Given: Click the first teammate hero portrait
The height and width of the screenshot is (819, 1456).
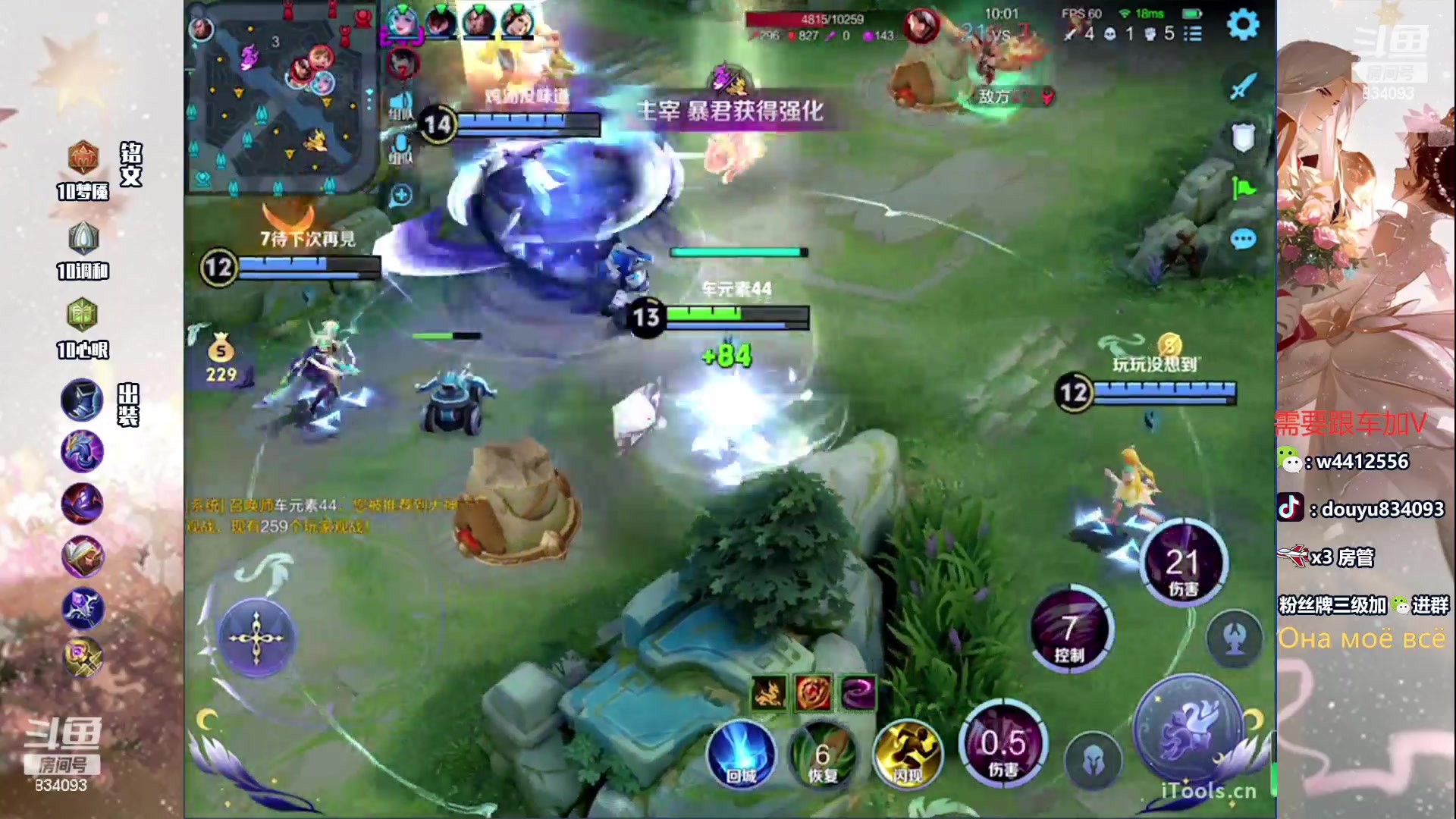Looking at the screenshot, I should point(402,23).
